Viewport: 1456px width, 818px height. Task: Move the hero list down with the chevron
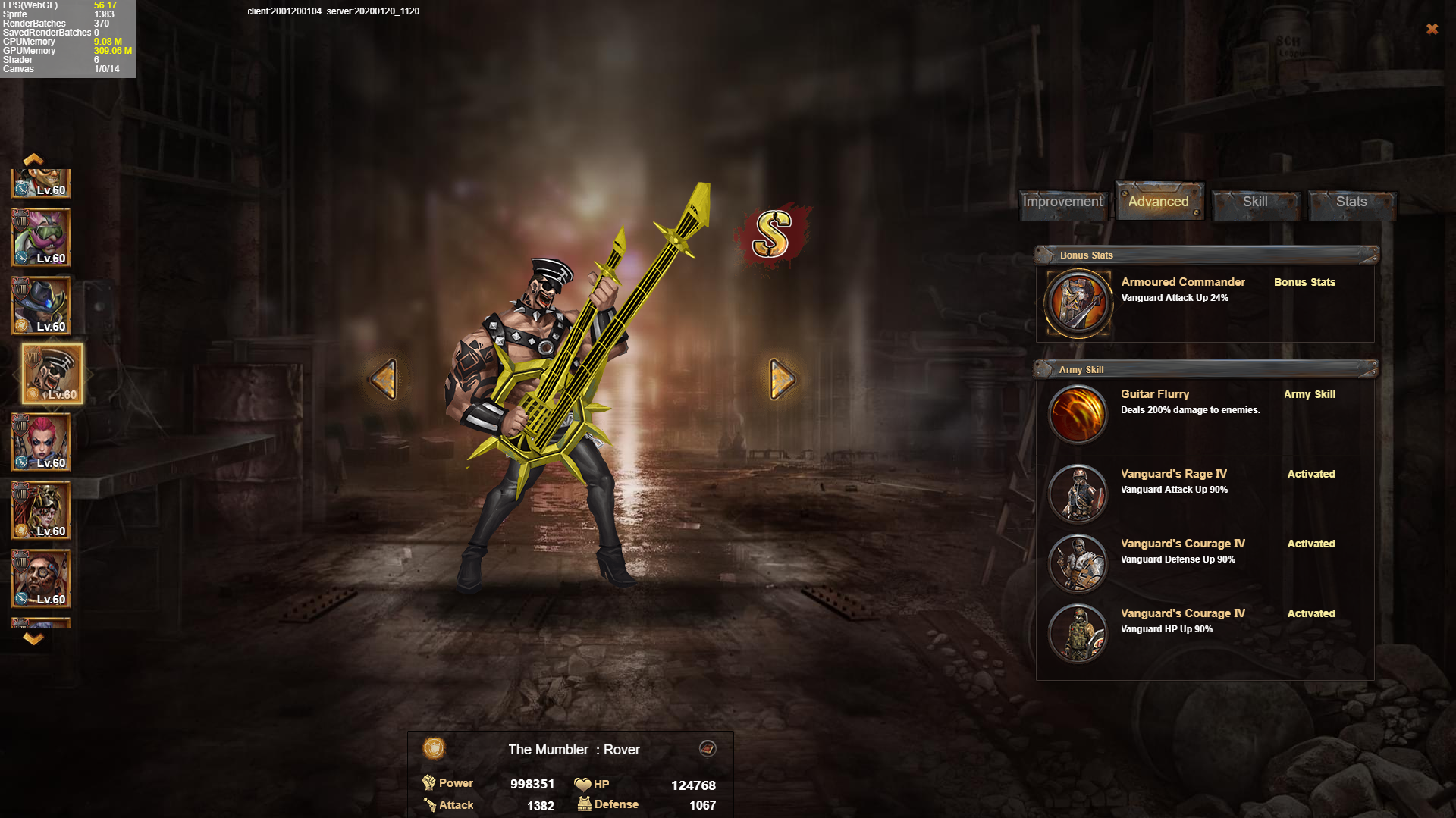click(33, 639)
